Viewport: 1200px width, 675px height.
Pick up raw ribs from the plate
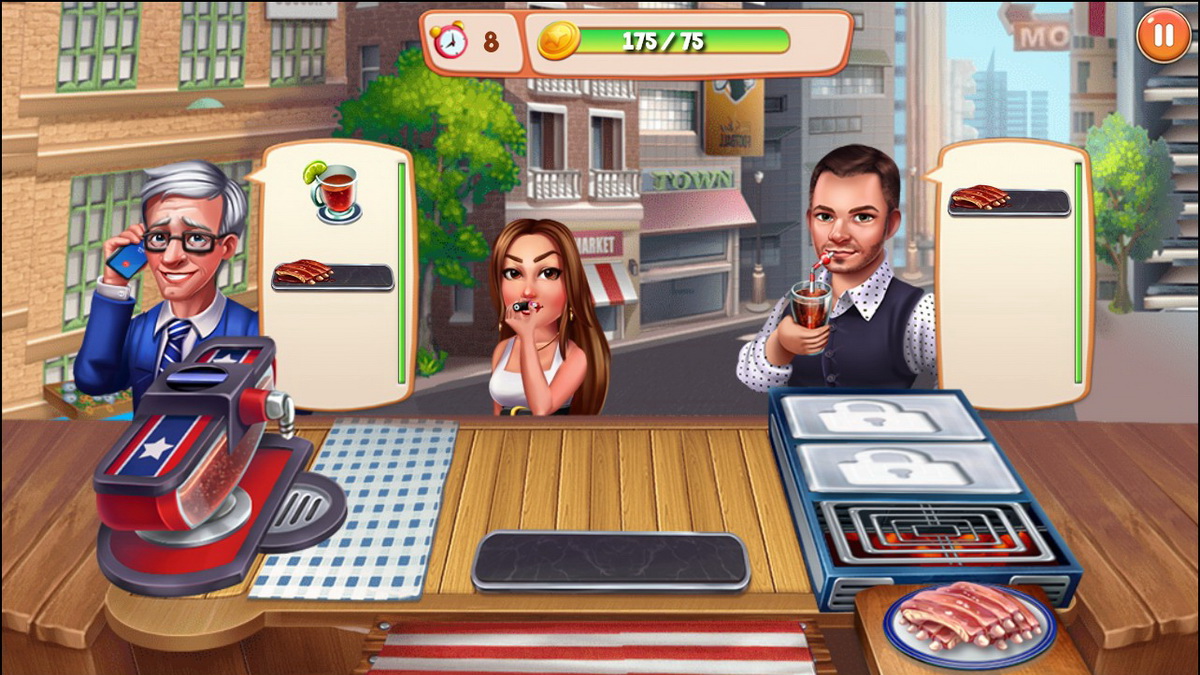point(968,616)
